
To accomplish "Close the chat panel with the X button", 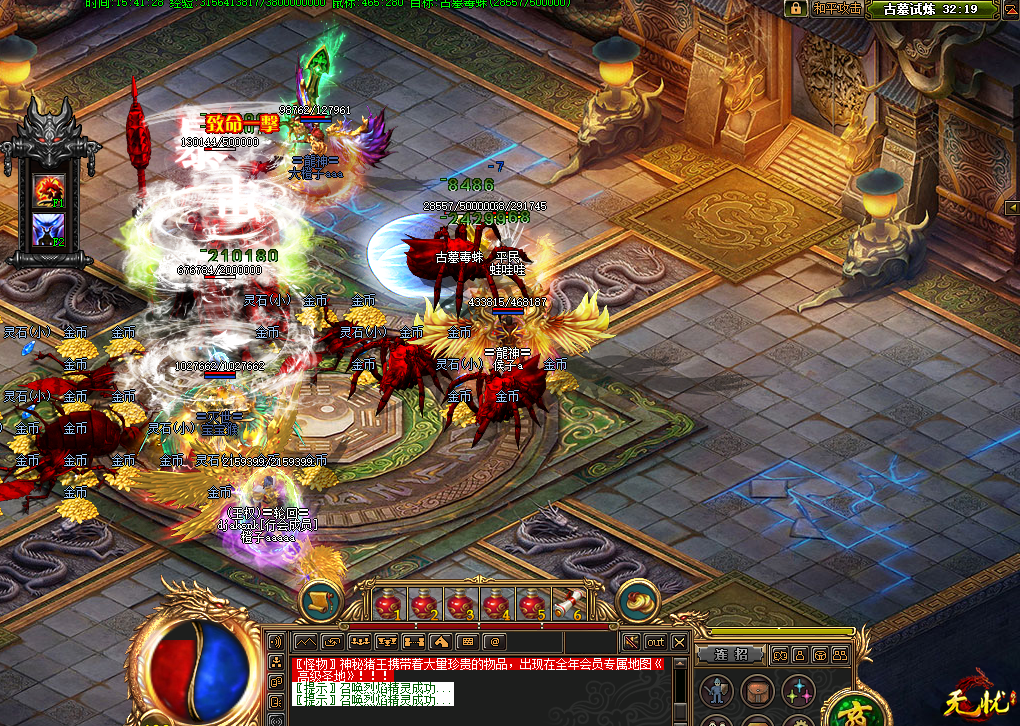I will click(680, 642).
